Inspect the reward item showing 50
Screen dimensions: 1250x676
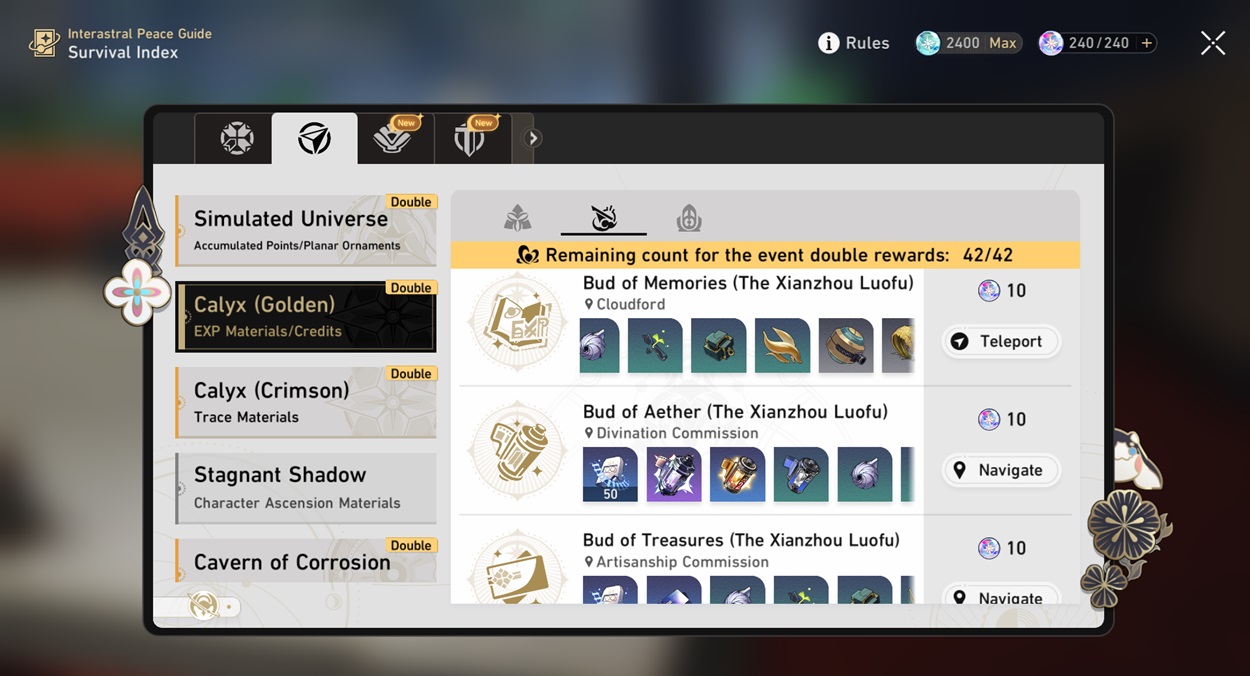610,474
